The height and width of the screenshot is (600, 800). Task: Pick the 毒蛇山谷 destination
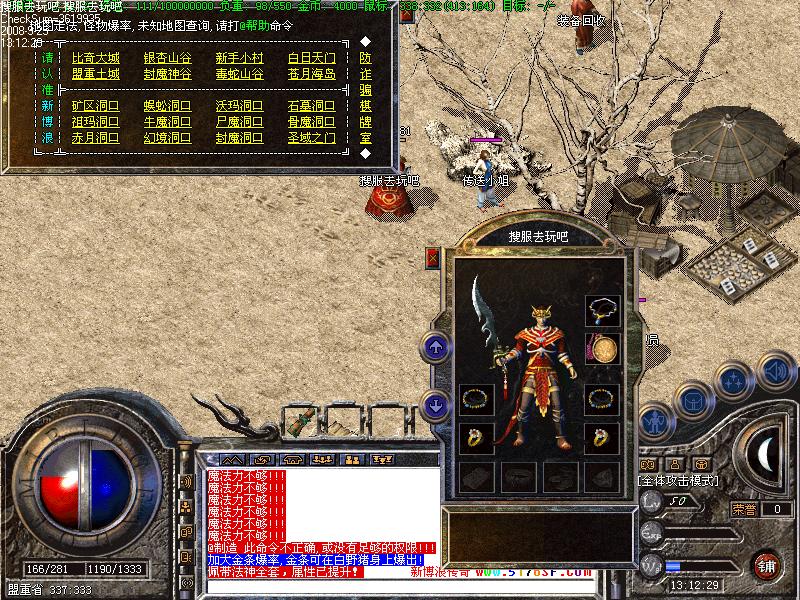coord(239,74)
